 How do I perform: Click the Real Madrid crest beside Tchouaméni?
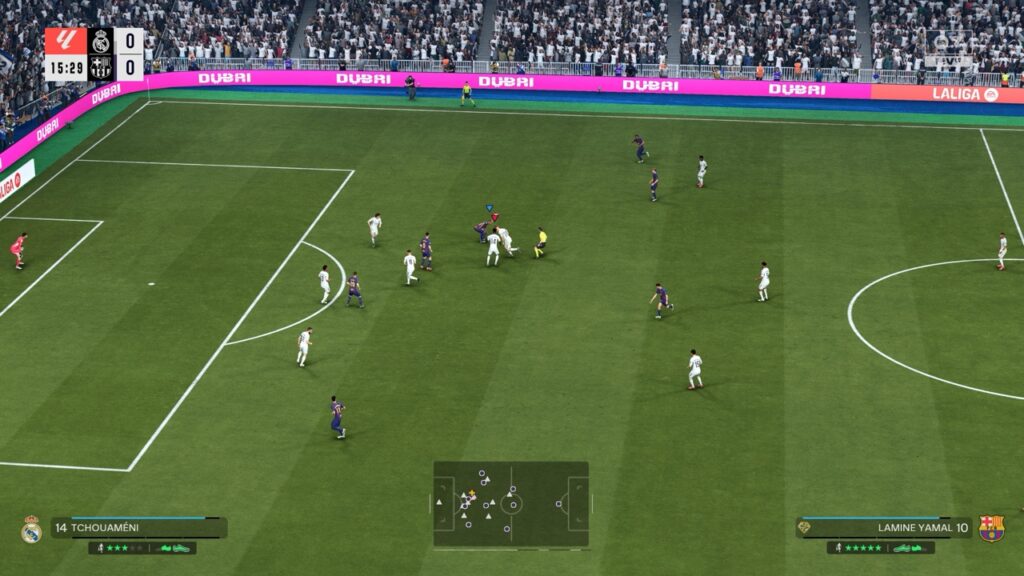point(31,529)
